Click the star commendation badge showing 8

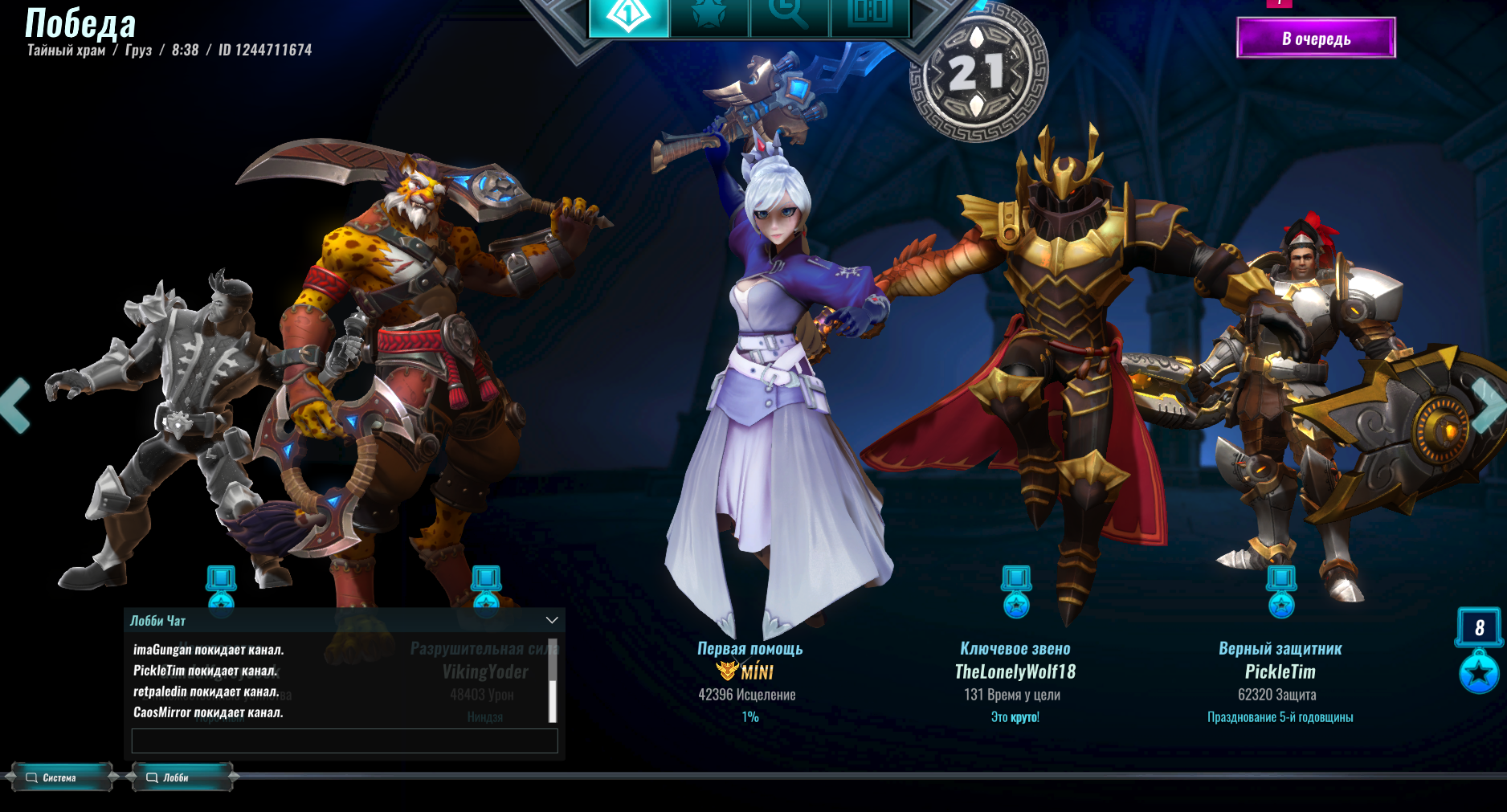coord(1479,651)
